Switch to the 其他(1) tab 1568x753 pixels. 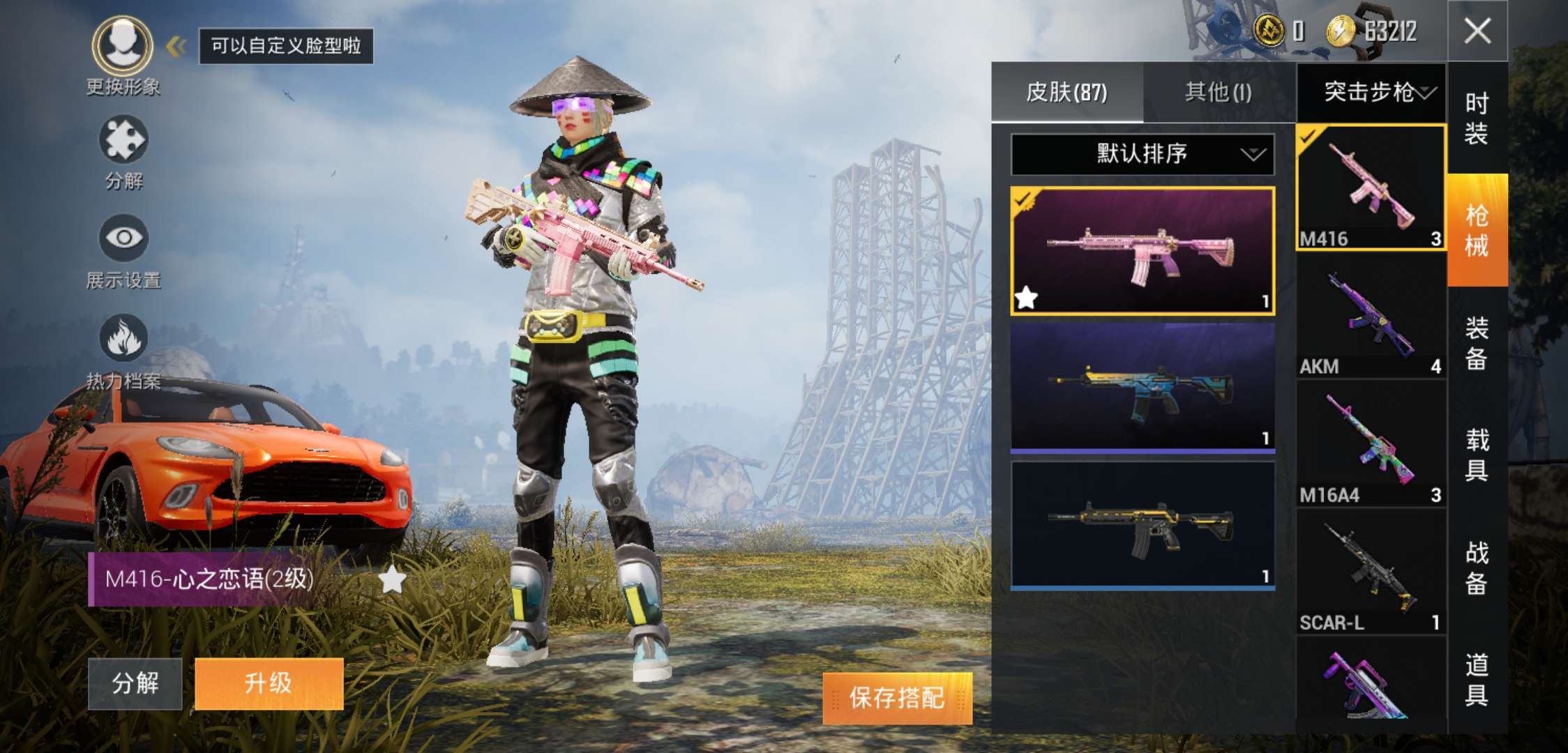point(1216,91)
